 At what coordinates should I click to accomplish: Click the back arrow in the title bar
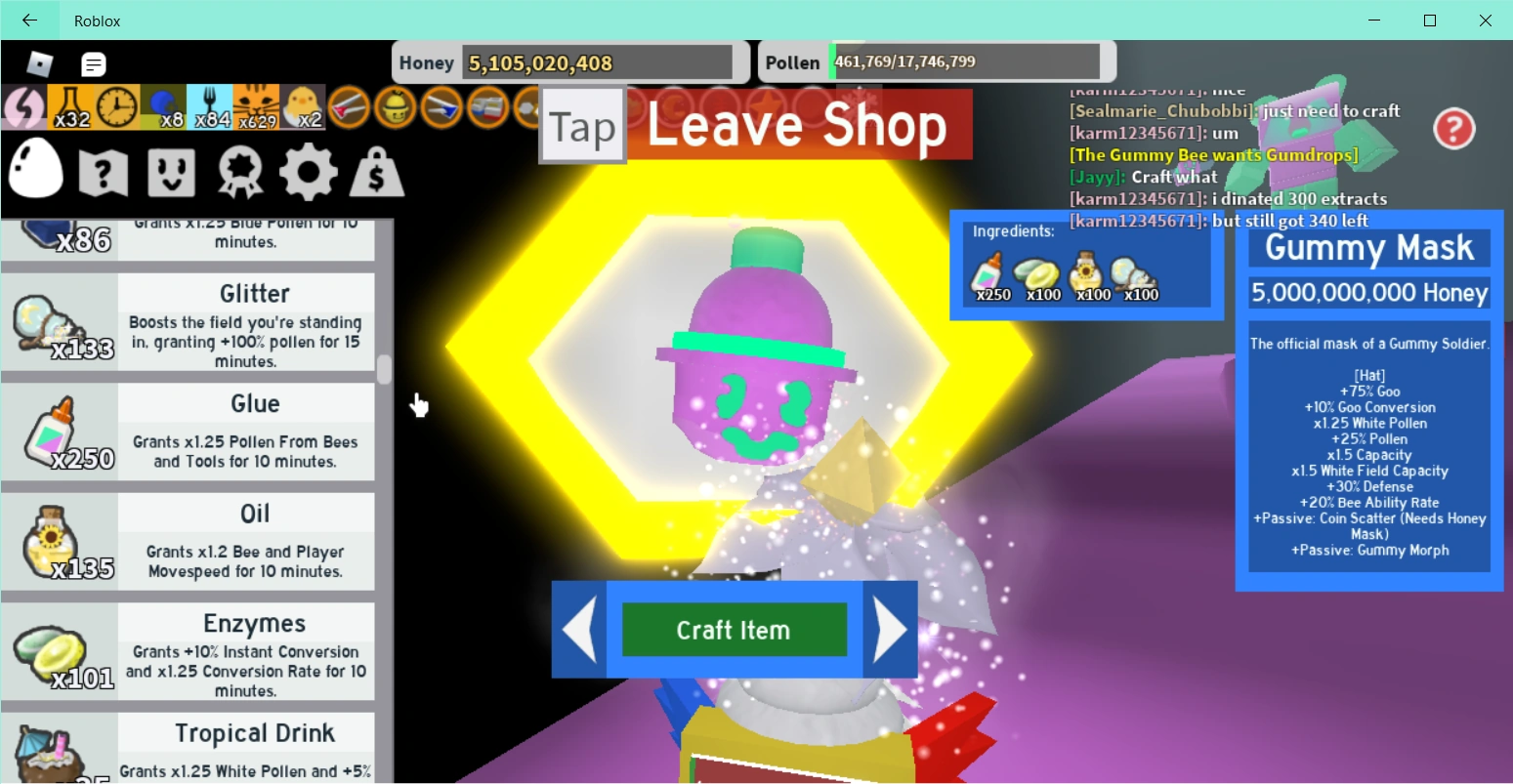[x=28, y=20]
